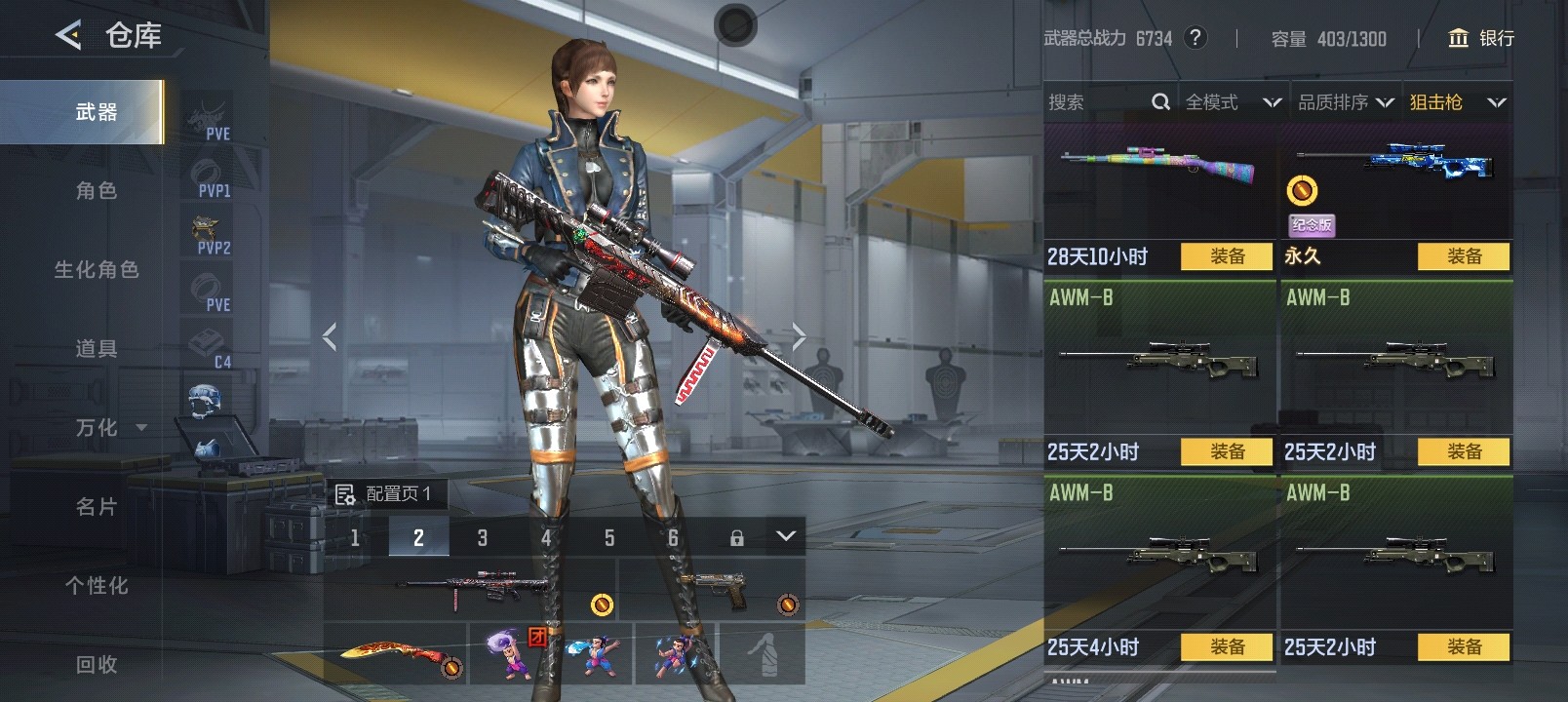Open the 狙击枪 weapon type dropdown
The width and height of the screenshot is (1568, 702).
coord(1457,102)
